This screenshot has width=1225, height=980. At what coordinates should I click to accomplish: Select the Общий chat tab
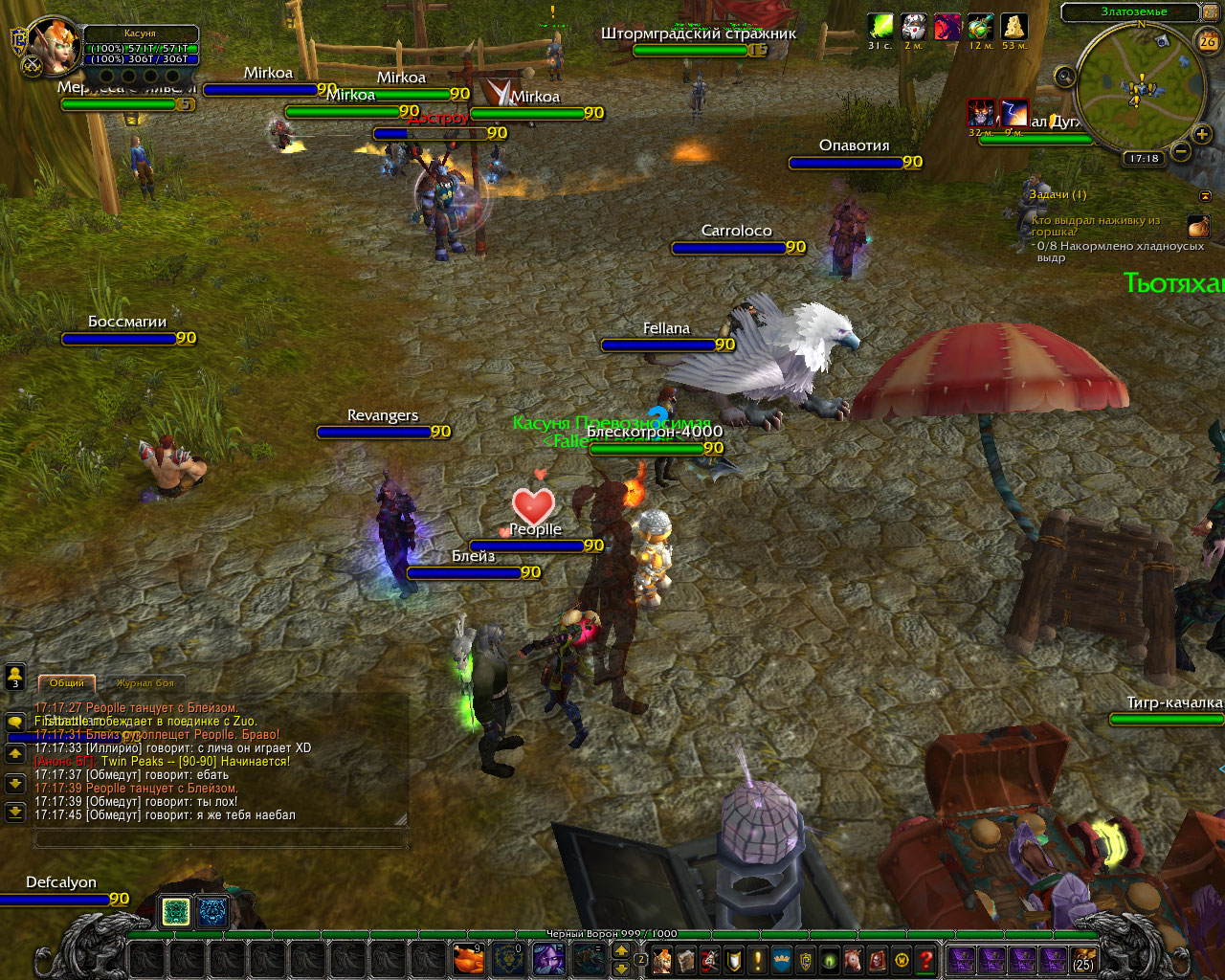(67, 683)
